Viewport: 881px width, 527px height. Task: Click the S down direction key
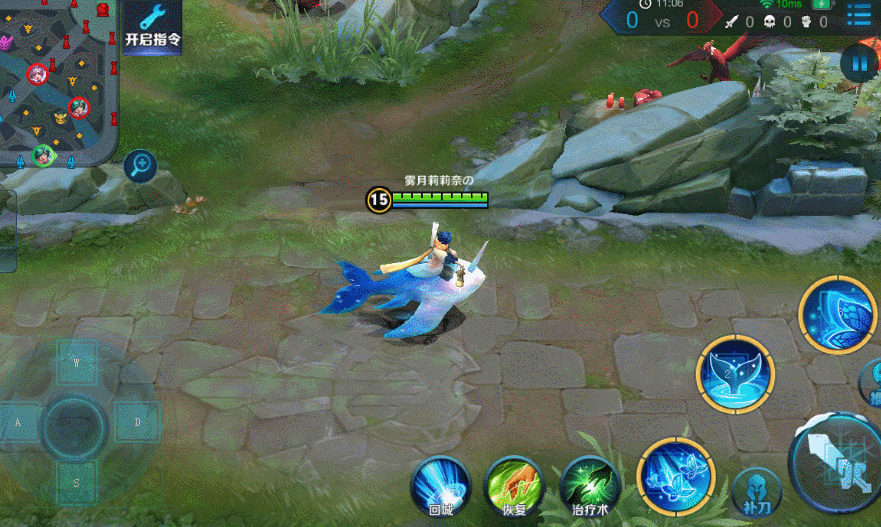(77, 483)
